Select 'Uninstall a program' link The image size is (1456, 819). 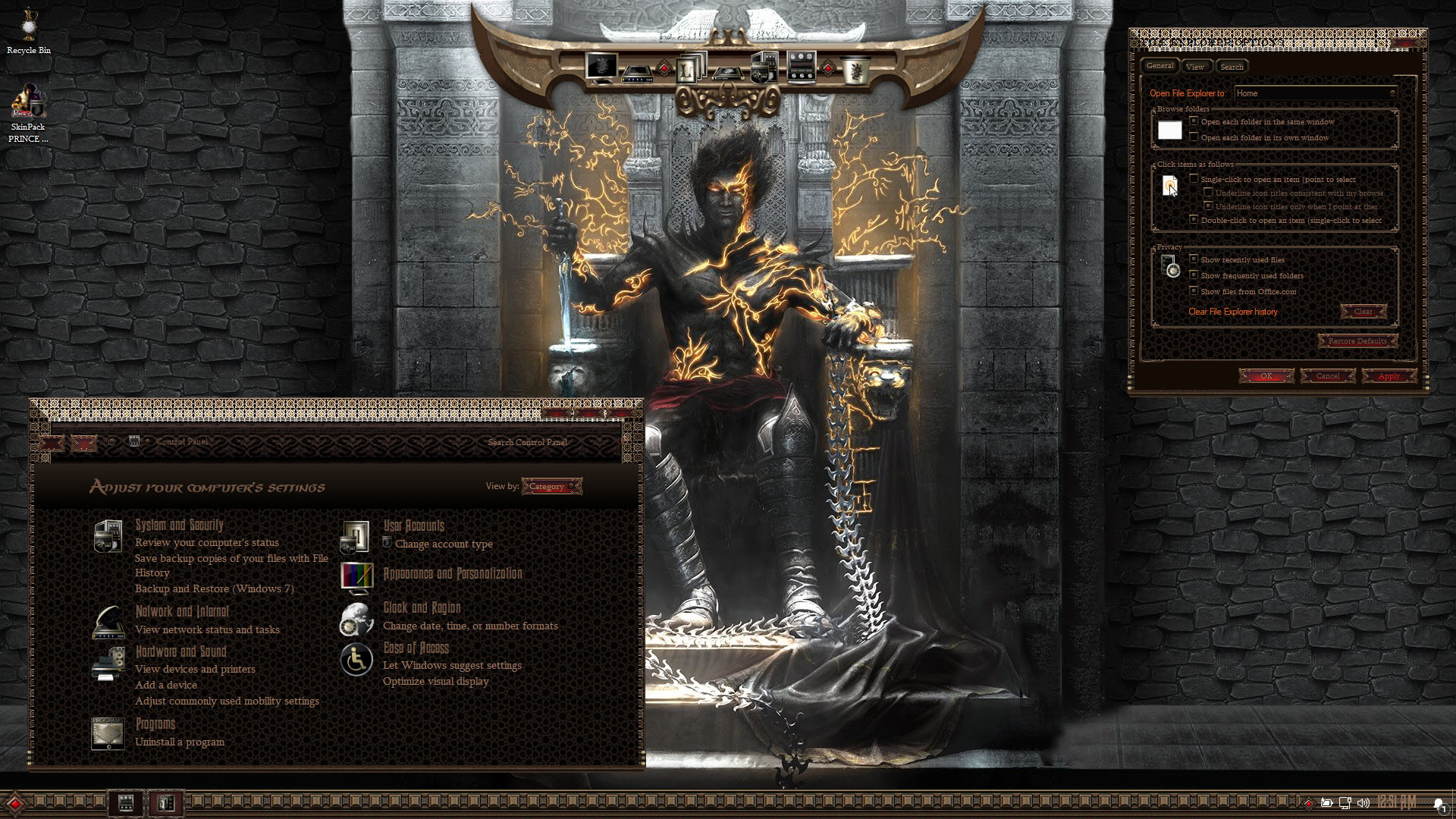(x=180, y=742)
